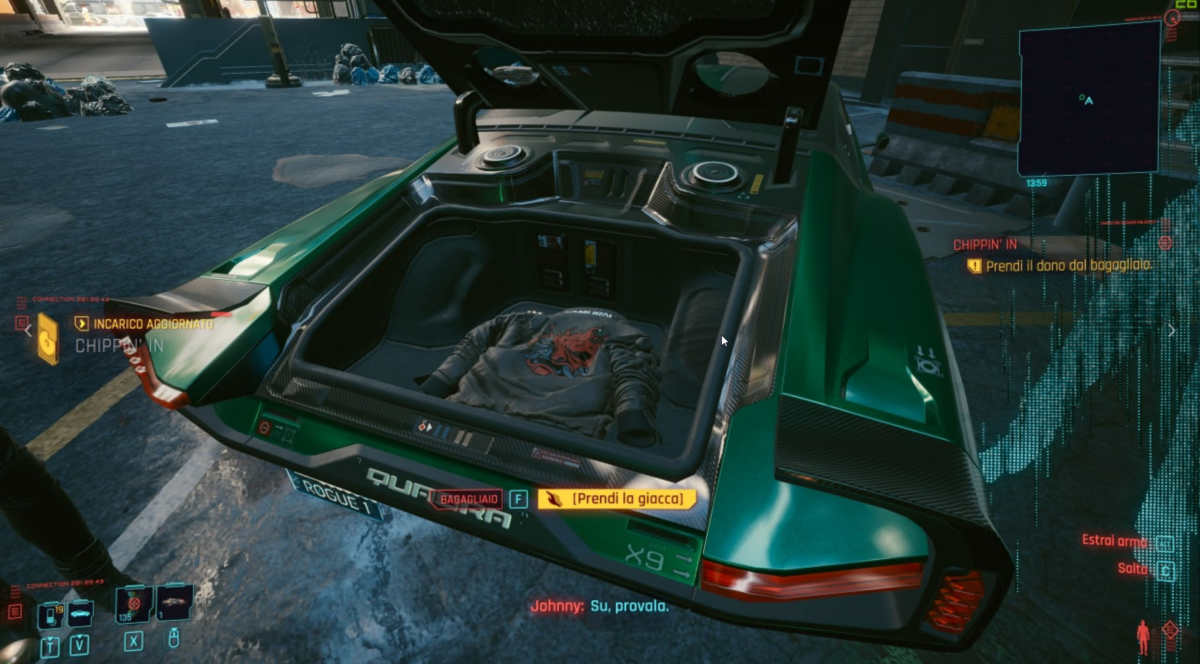
Task: Use the consumable inhaler quick-slot
Action: tap(134, 603)
